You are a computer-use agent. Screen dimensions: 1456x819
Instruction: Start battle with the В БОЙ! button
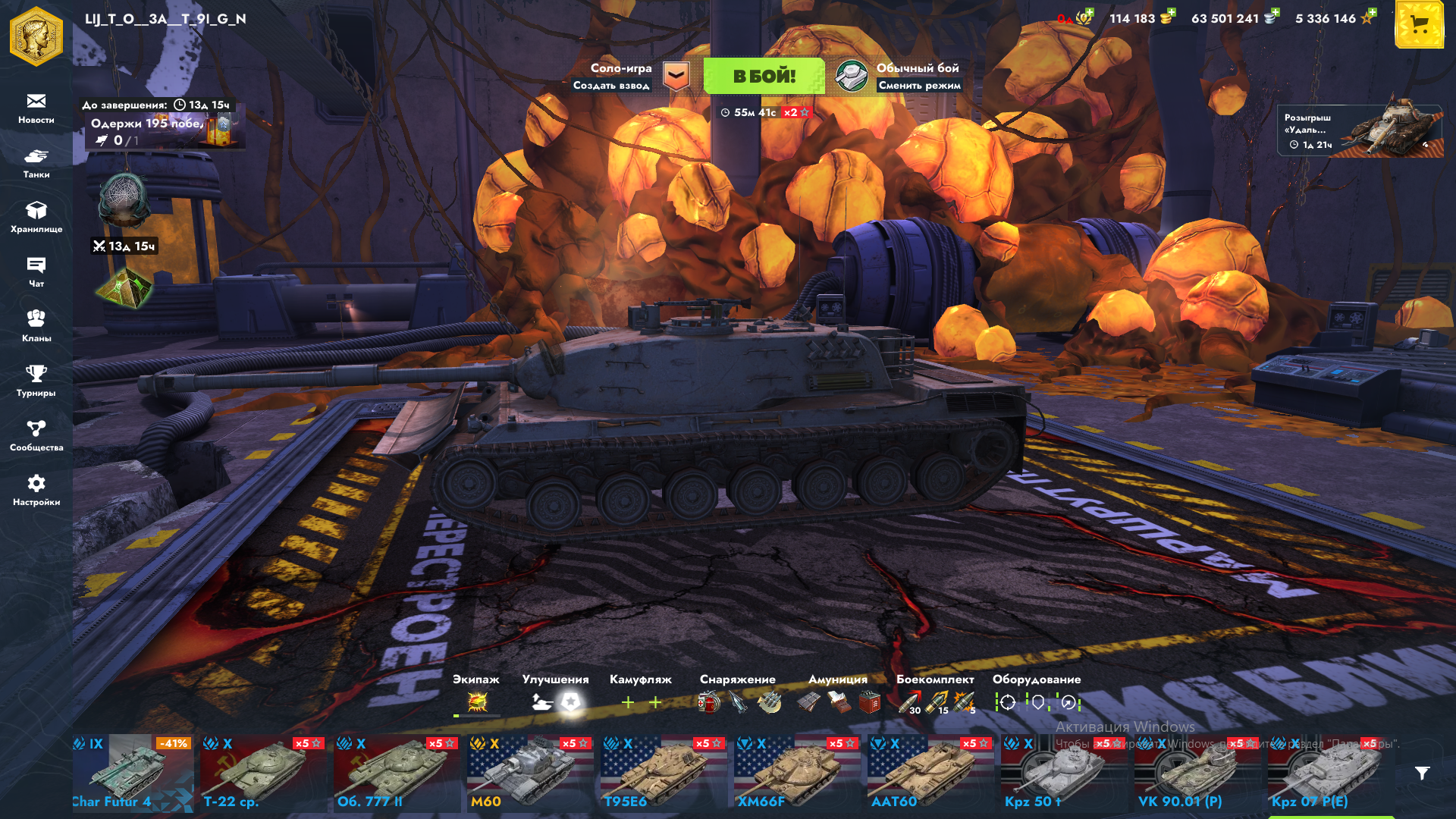764,76
